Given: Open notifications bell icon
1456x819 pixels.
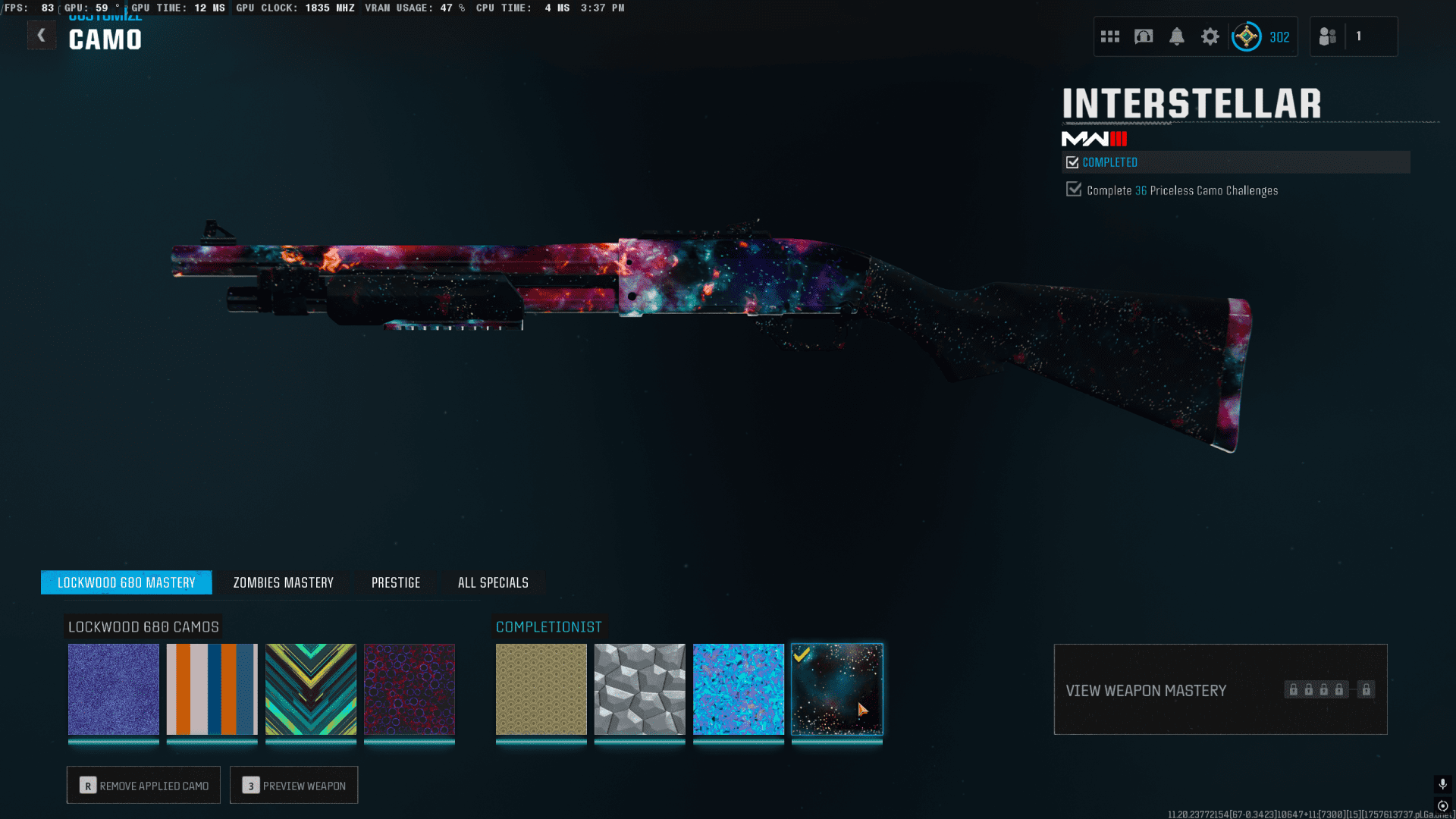Looking at the screenshot, I should 1177,36.
